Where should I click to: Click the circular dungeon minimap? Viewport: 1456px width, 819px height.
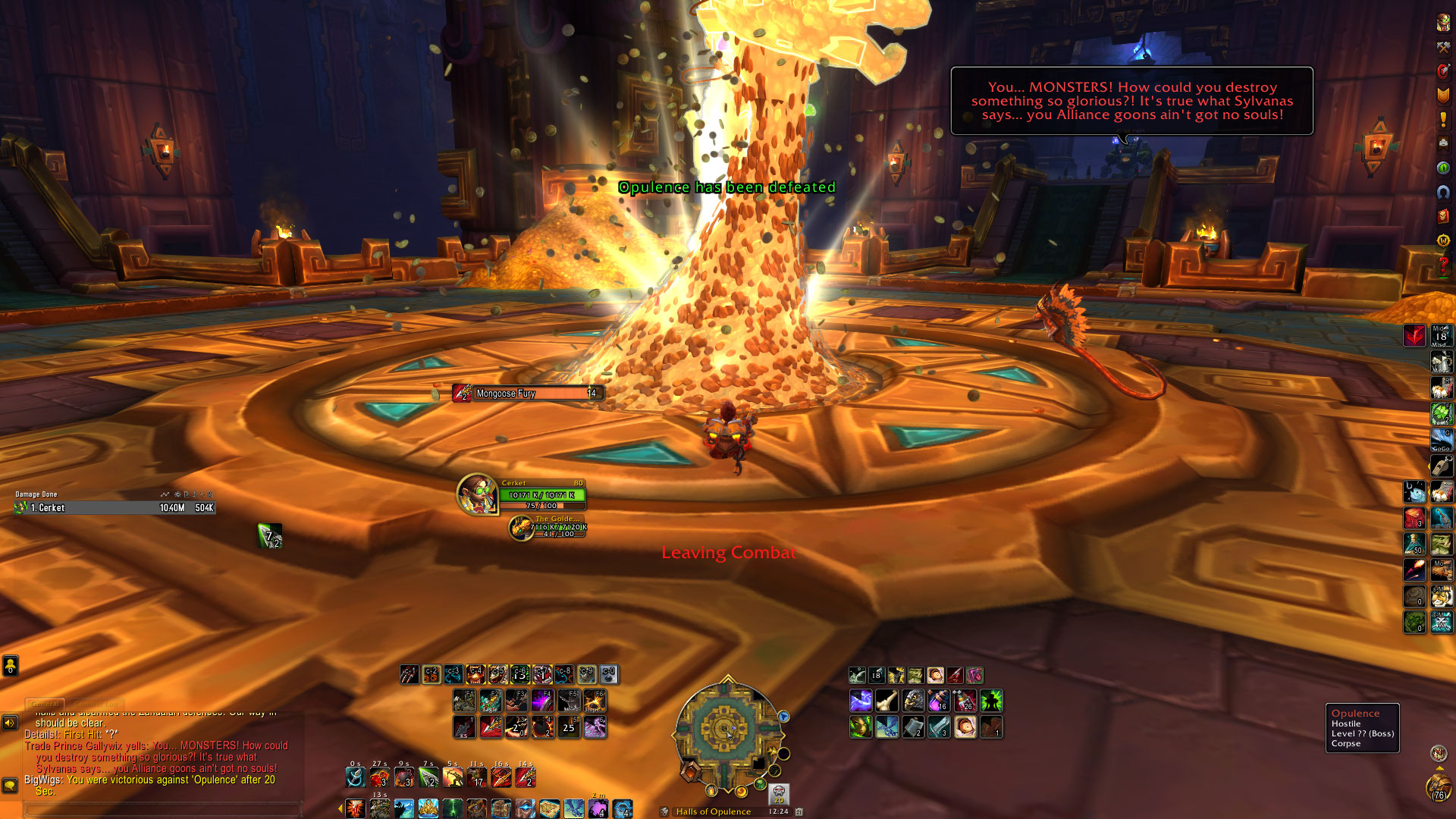point(726,730)
